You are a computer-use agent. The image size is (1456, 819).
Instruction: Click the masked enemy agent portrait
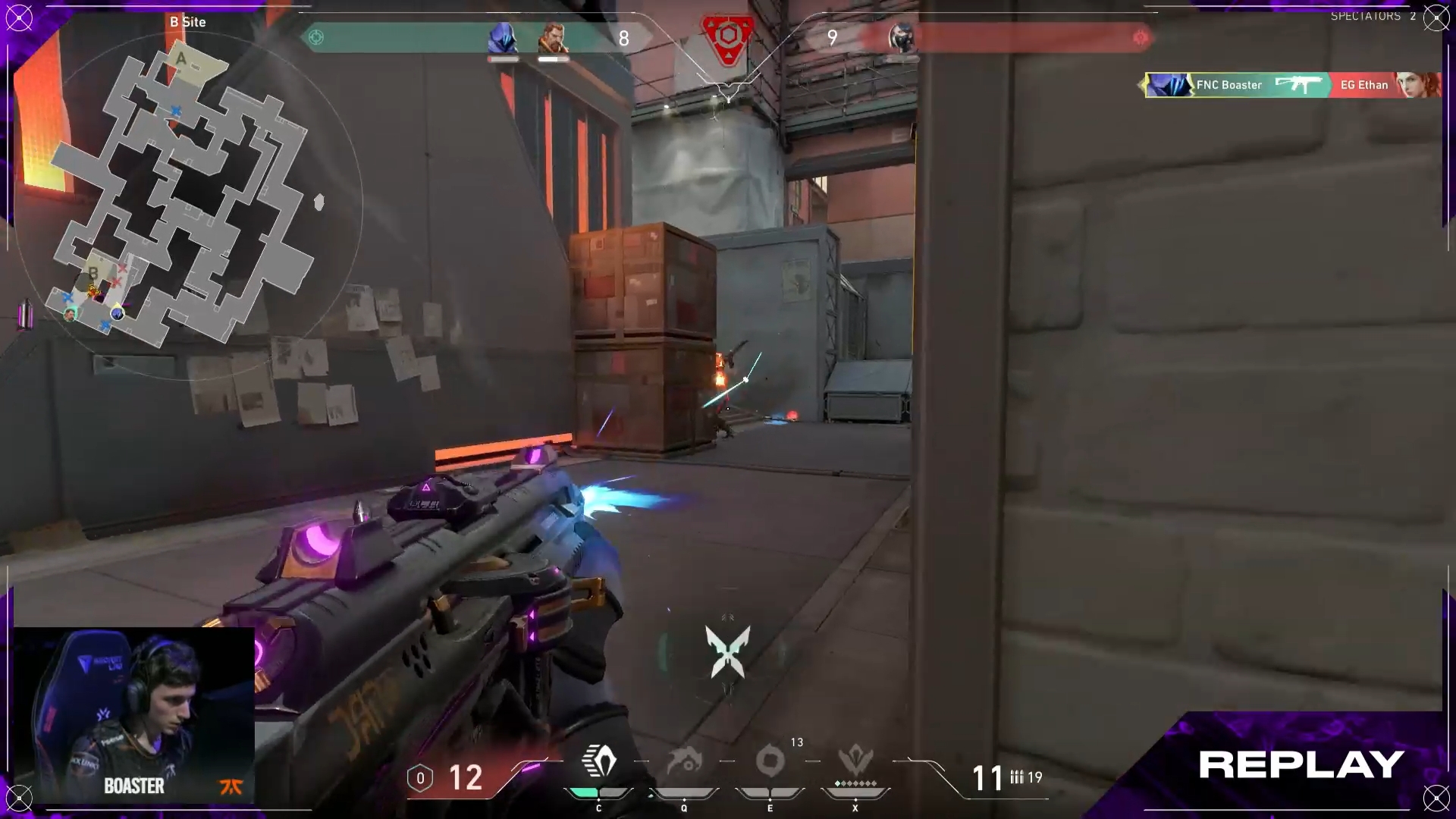901,38
